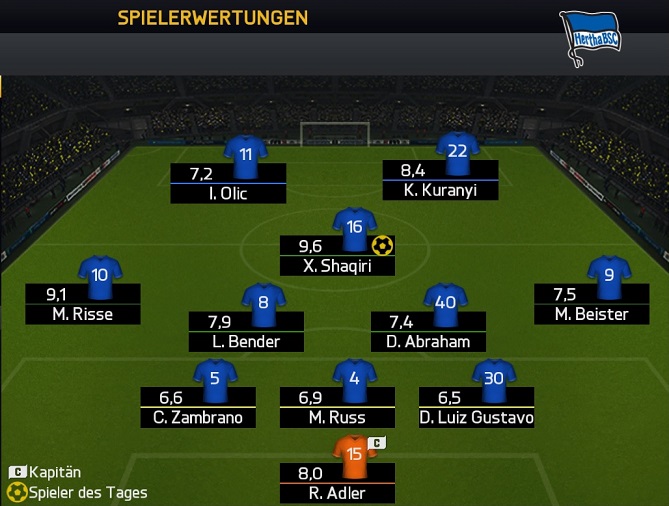The width and height of the screenshot is (669, 506).
Task: Select M. Russ in defence
Action: (x=337, y=407)
